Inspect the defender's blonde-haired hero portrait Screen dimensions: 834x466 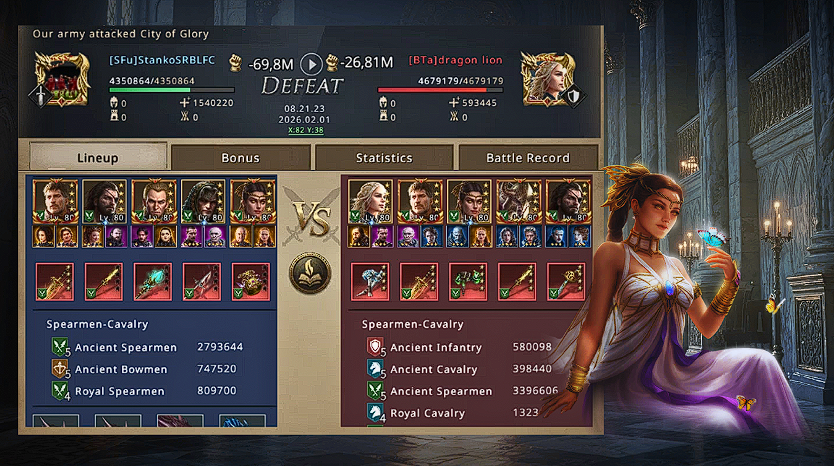pos(368,201)
